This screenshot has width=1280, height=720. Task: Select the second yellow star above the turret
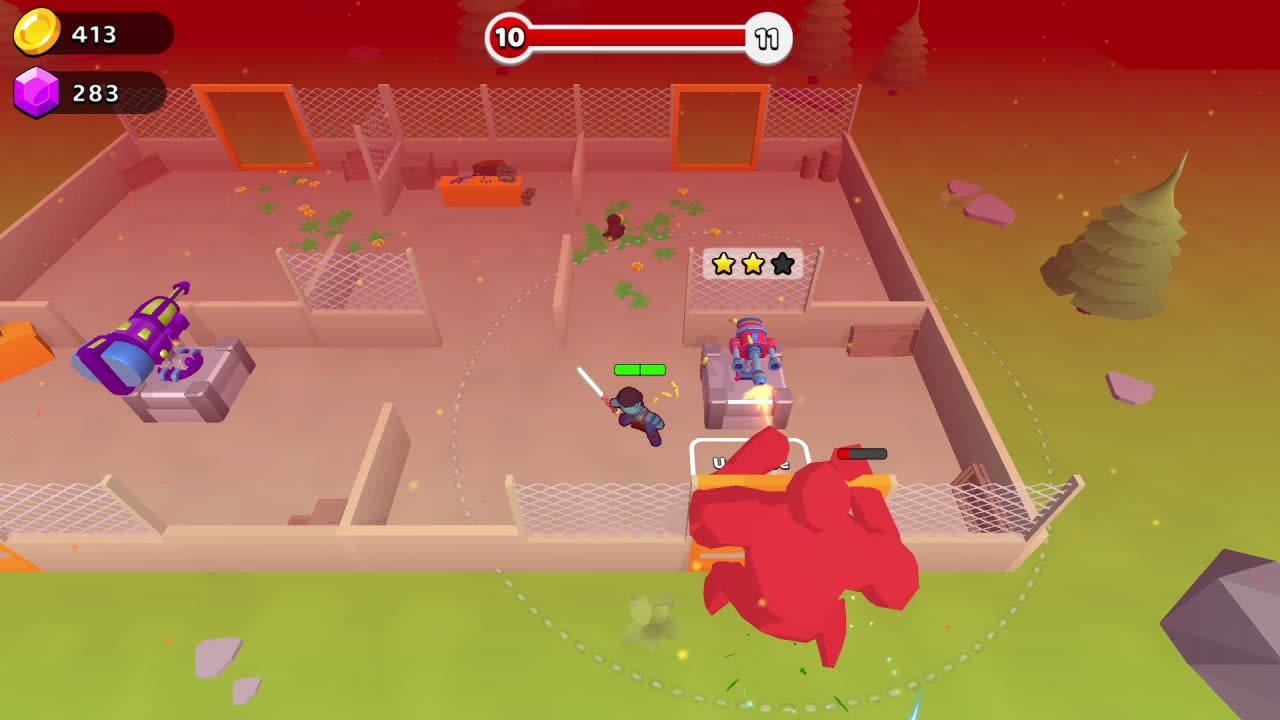pyautogui.click(x=753, y=263)
